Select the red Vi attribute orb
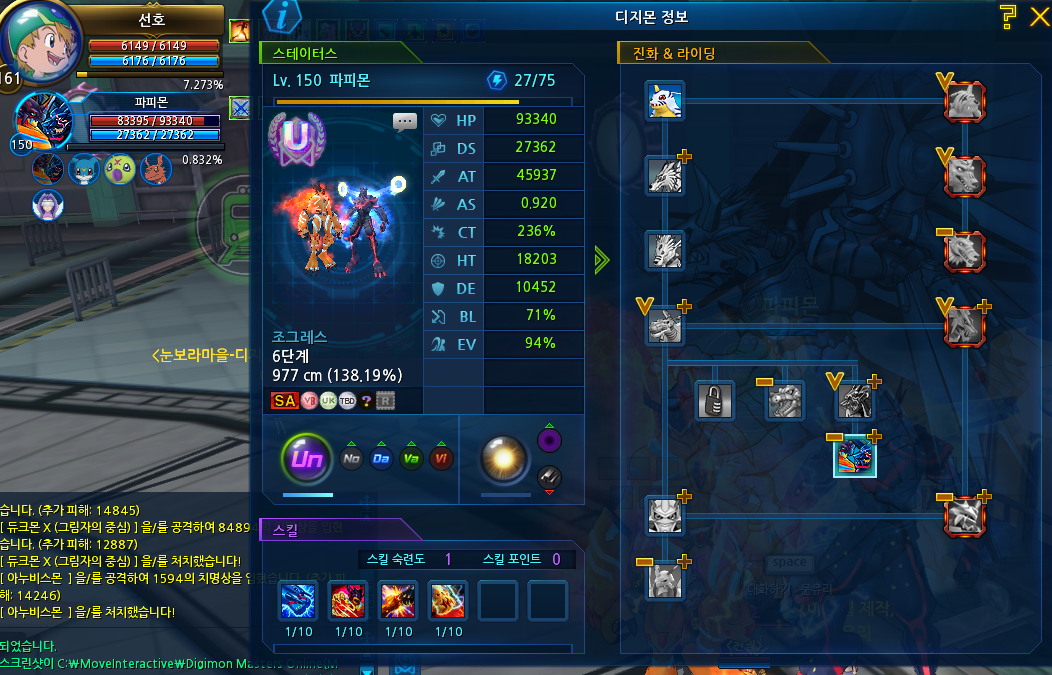Image resolution: width=1052 pixels, height=675 pixels. [x=441, y=460]
